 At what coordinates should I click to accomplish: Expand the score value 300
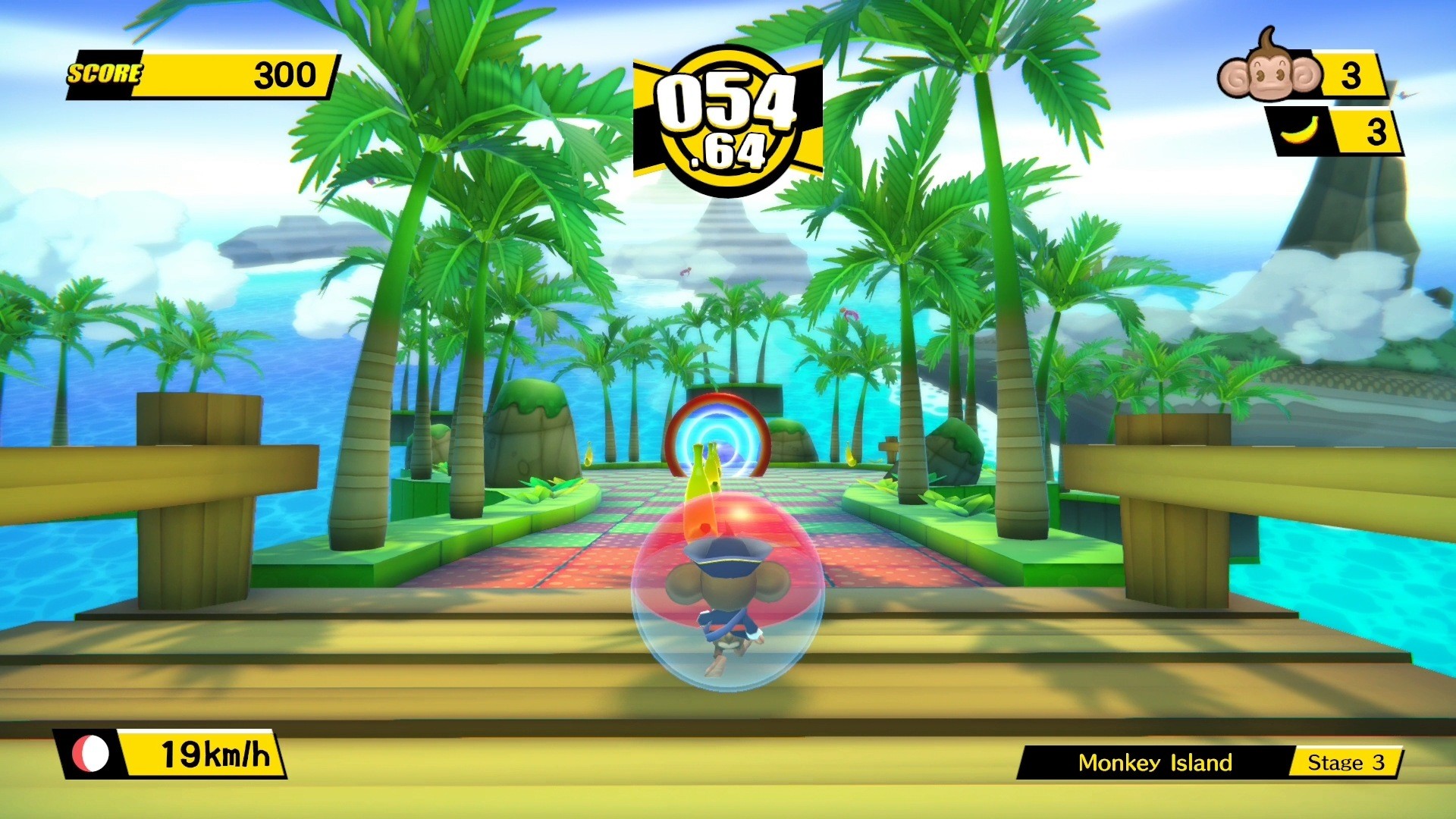[x=287, y=74]
